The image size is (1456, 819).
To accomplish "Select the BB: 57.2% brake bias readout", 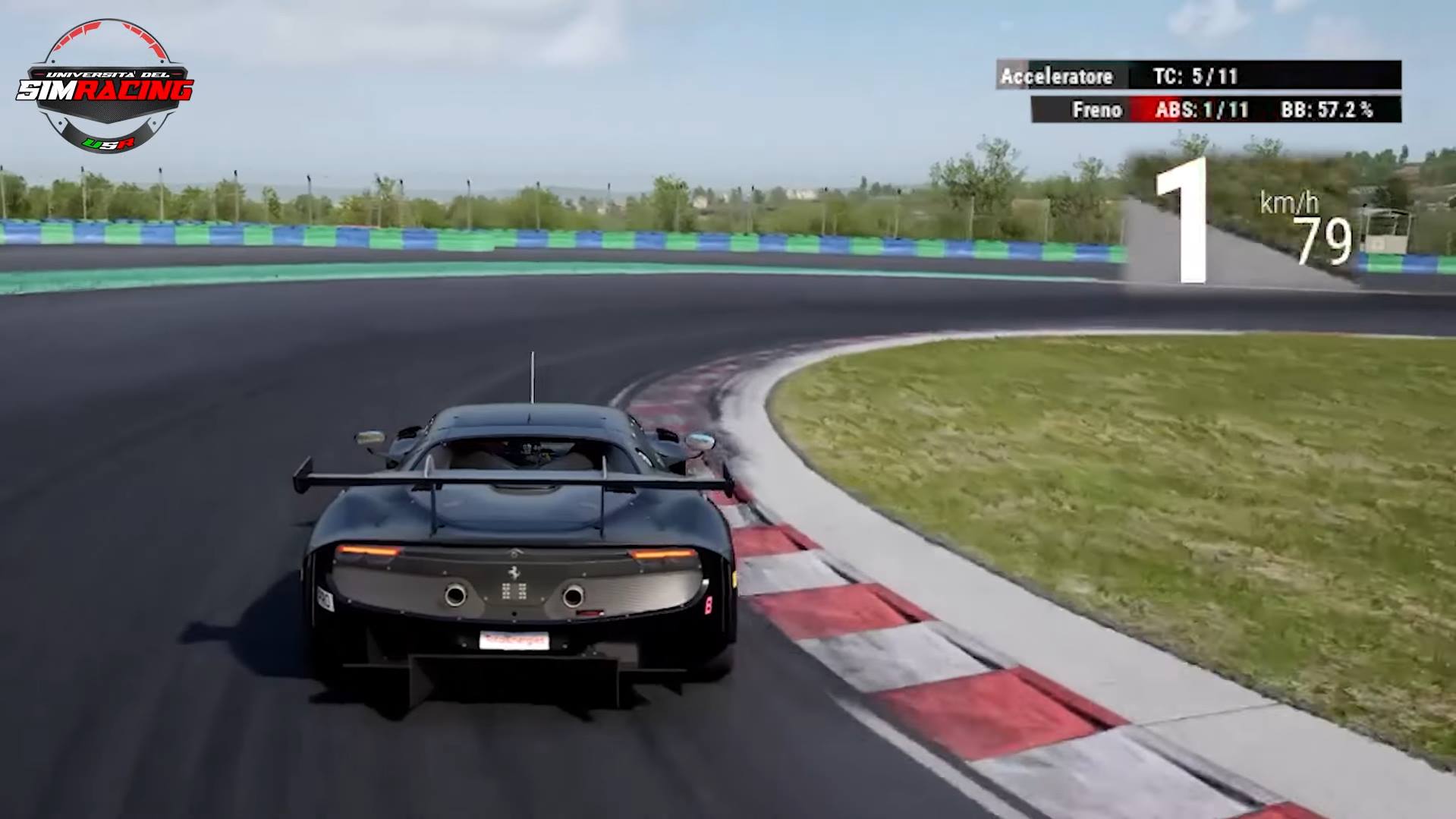I will coord(1327,109).
